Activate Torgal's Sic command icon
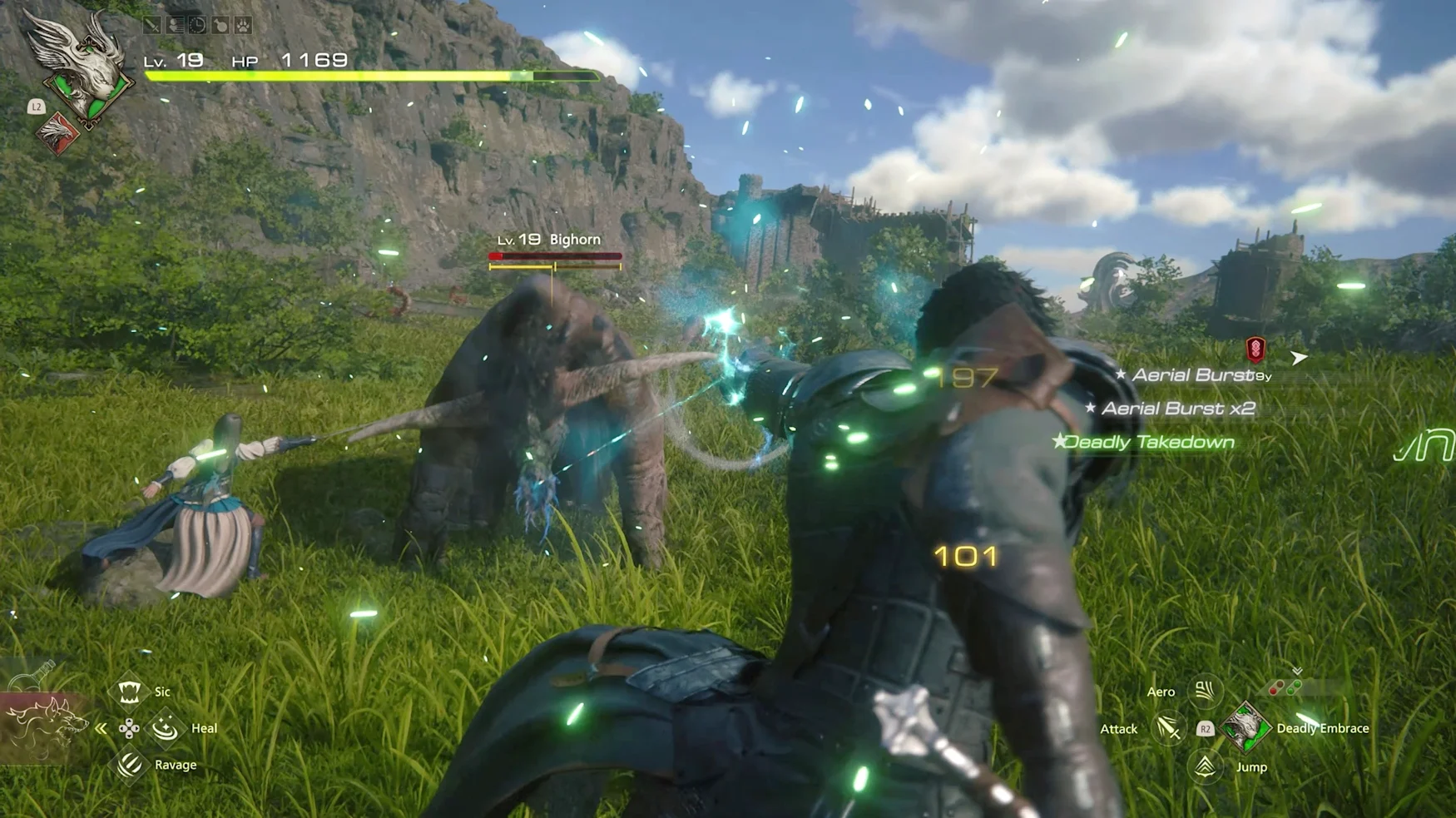This screenshot has height=818, width=1456. (x=129, y=692)
